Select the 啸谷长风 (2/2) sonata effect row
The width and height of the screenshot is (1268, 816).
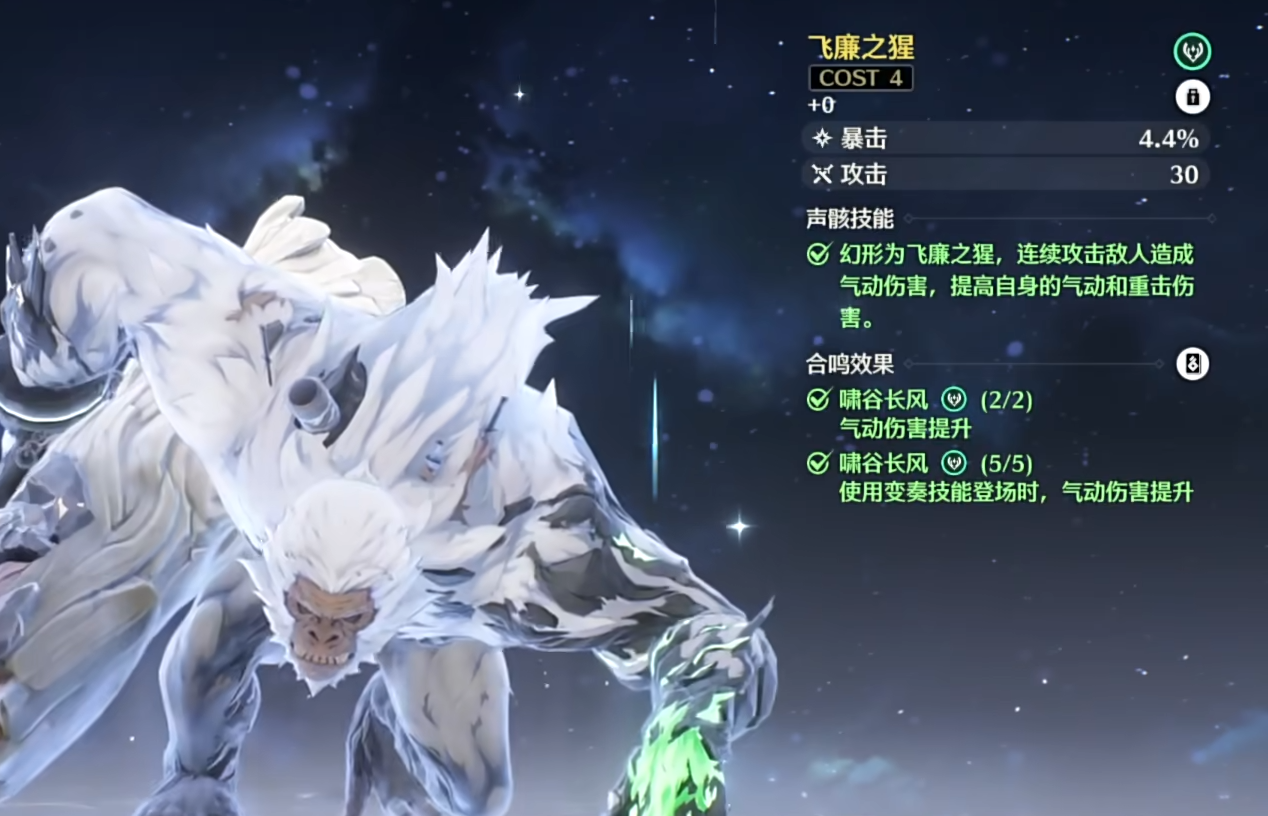[920, 401]
